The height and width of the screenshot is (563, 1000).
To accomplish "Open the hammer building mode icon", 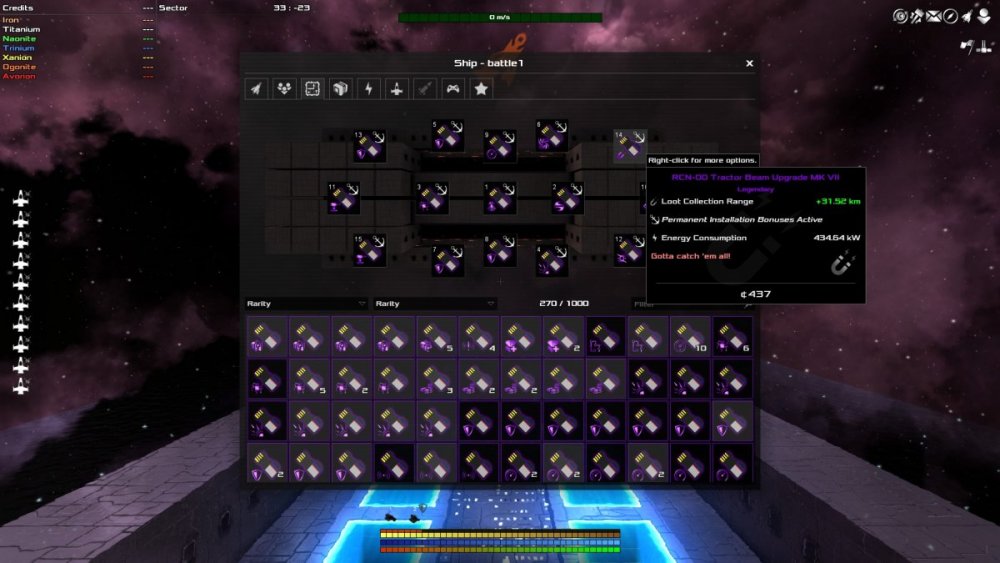I will coord(916,16).
